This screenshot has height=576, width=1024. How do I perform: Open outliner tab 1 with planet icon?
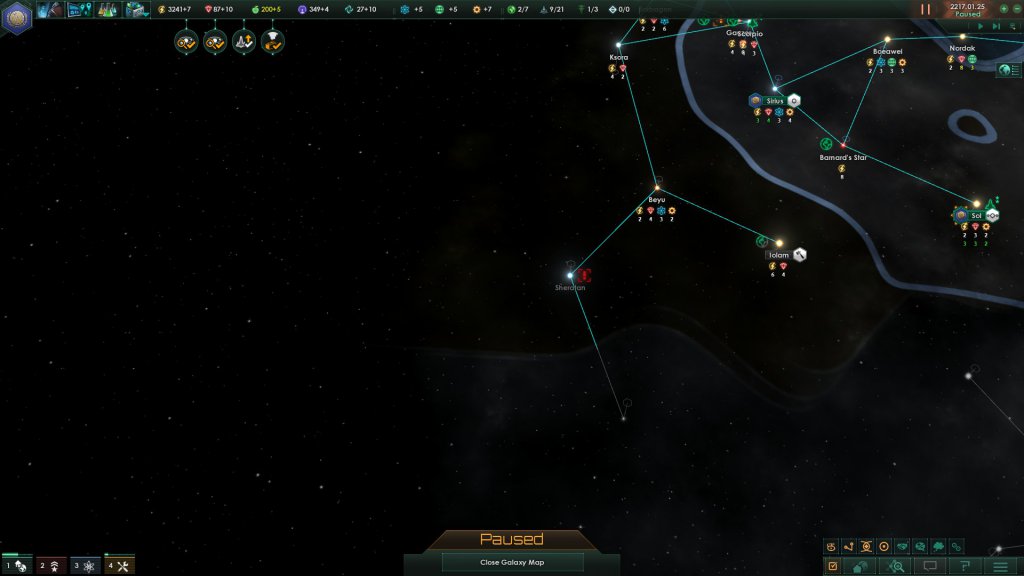coord(17,566)
